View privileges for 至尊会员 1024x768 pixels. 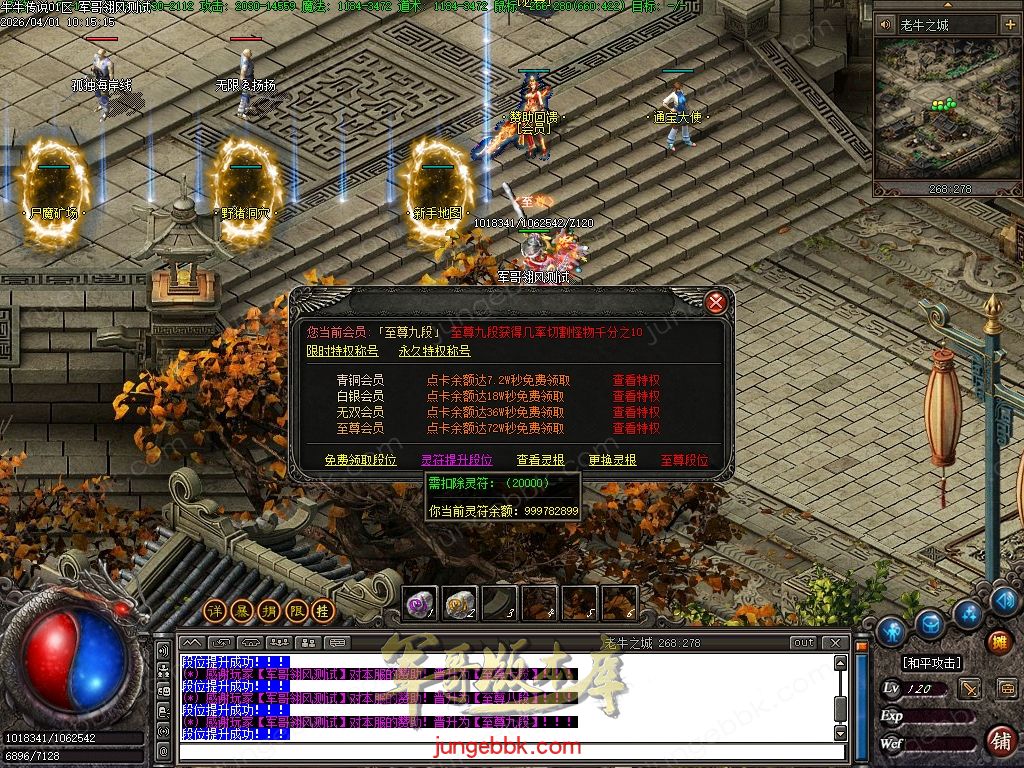point(636,429)
